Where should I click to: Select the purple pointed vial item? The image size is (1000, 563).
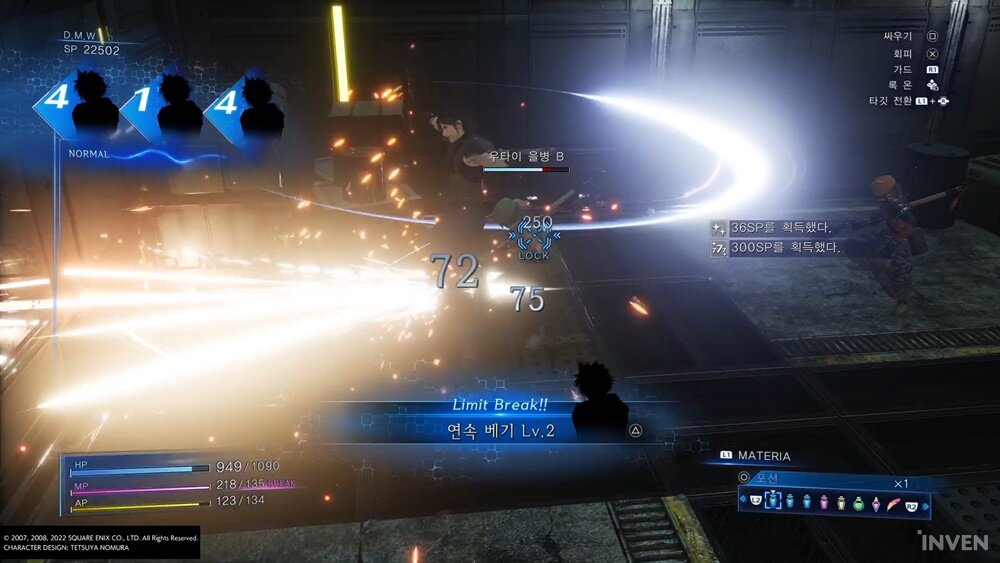click(877, 502)
